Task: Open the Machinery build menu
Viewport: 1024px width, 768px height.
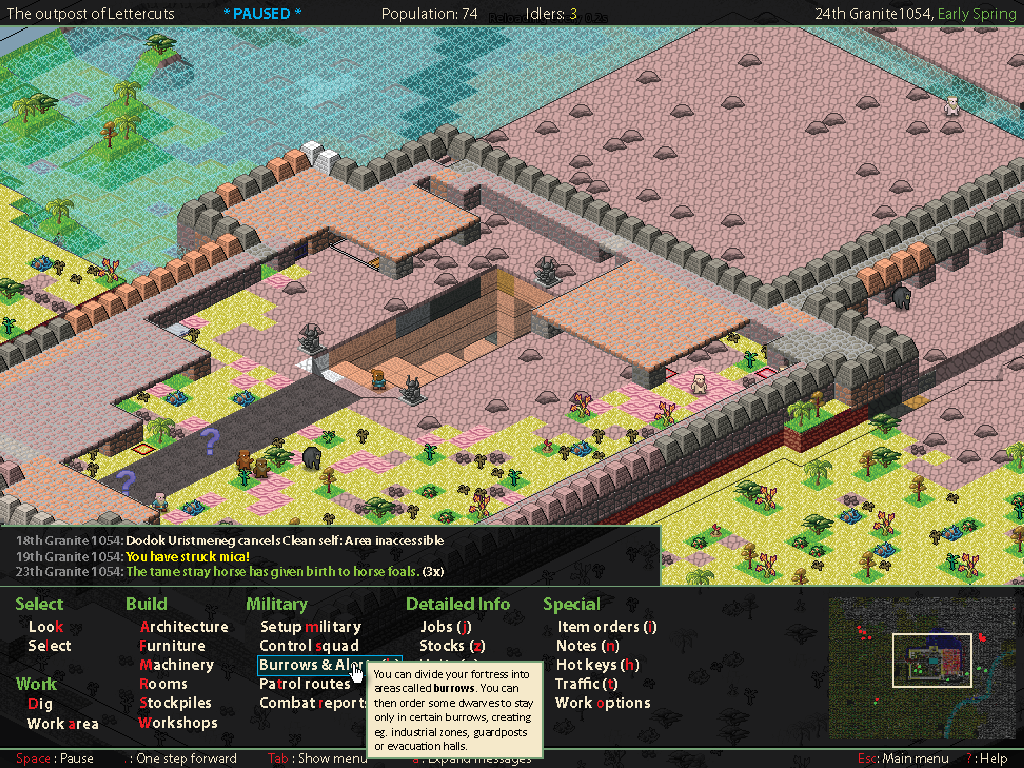Action: coord(176,665)
